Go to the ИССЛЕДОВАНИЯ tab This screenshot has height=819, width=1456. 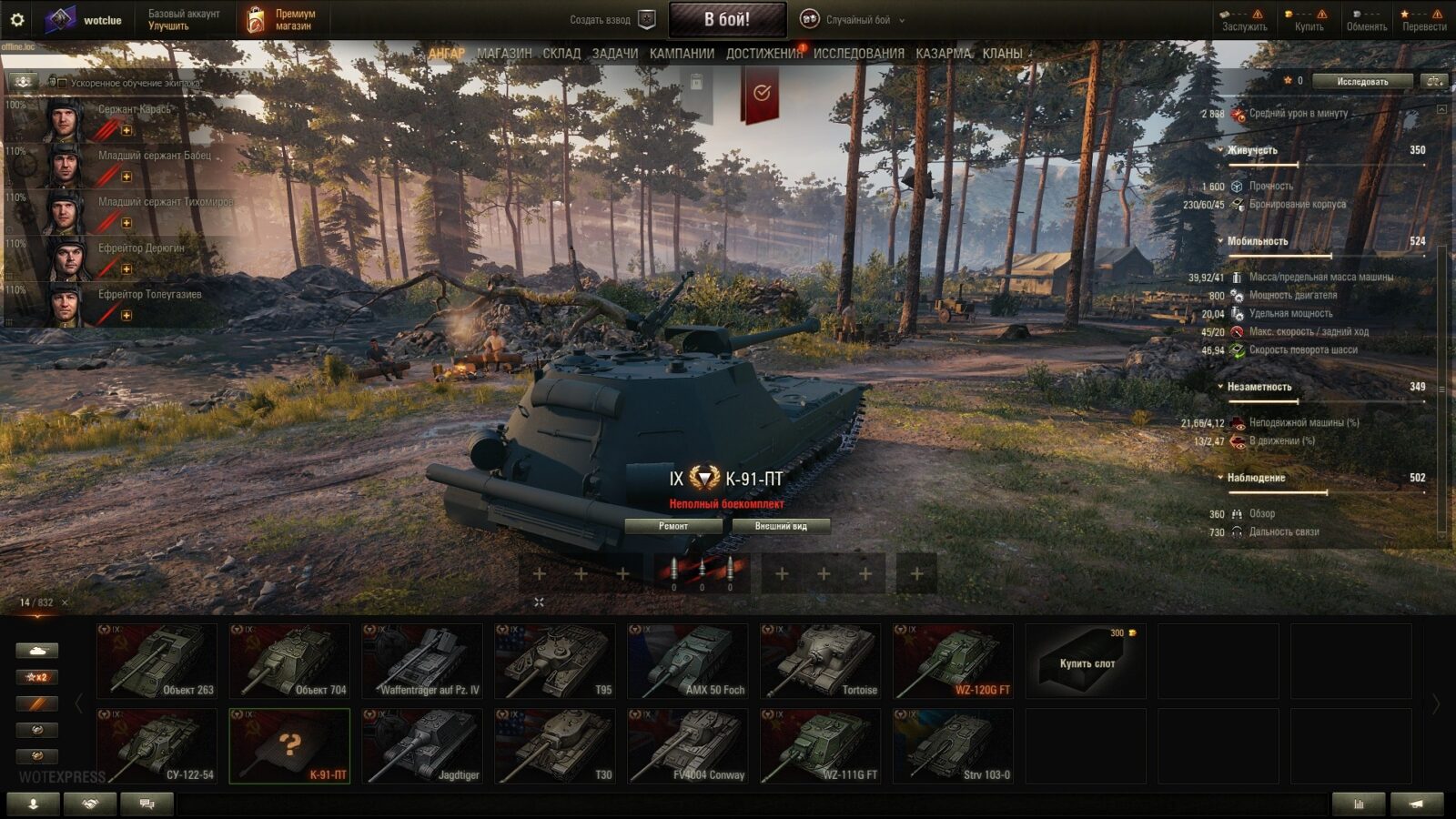pos(858,54)
